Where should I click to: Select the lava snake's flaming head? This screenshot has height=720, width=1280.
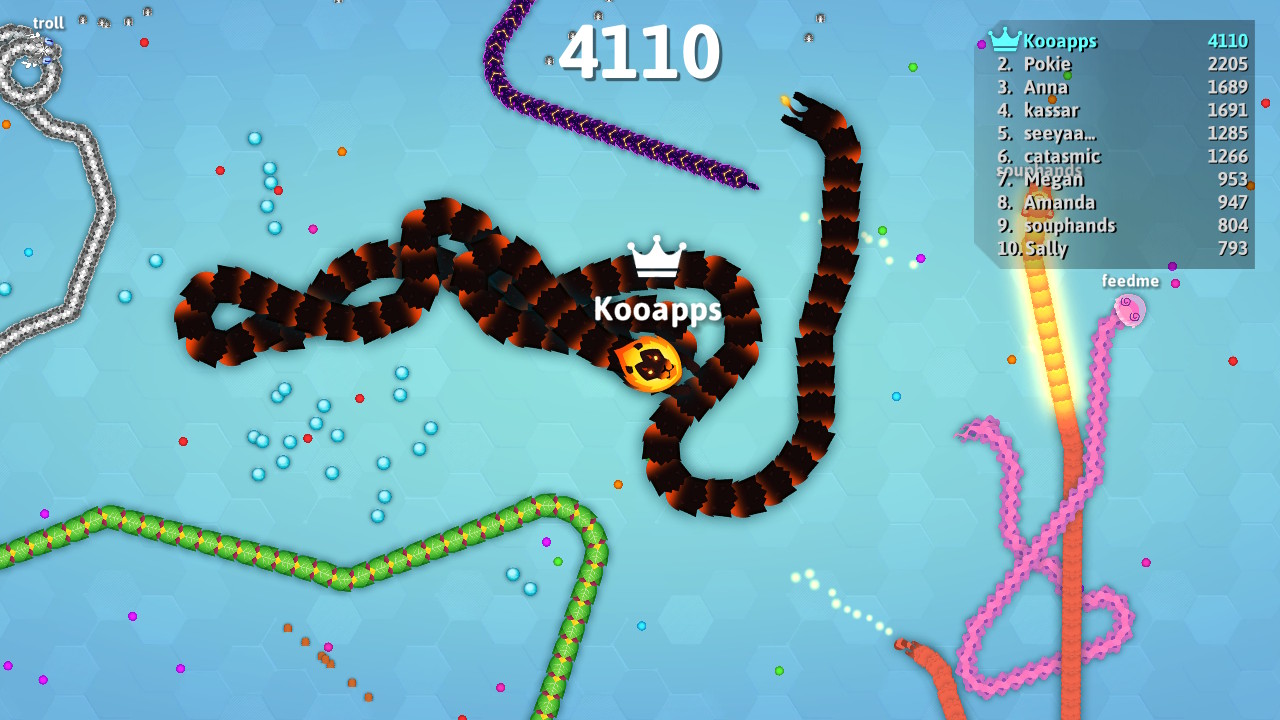[x=650, y=365]
